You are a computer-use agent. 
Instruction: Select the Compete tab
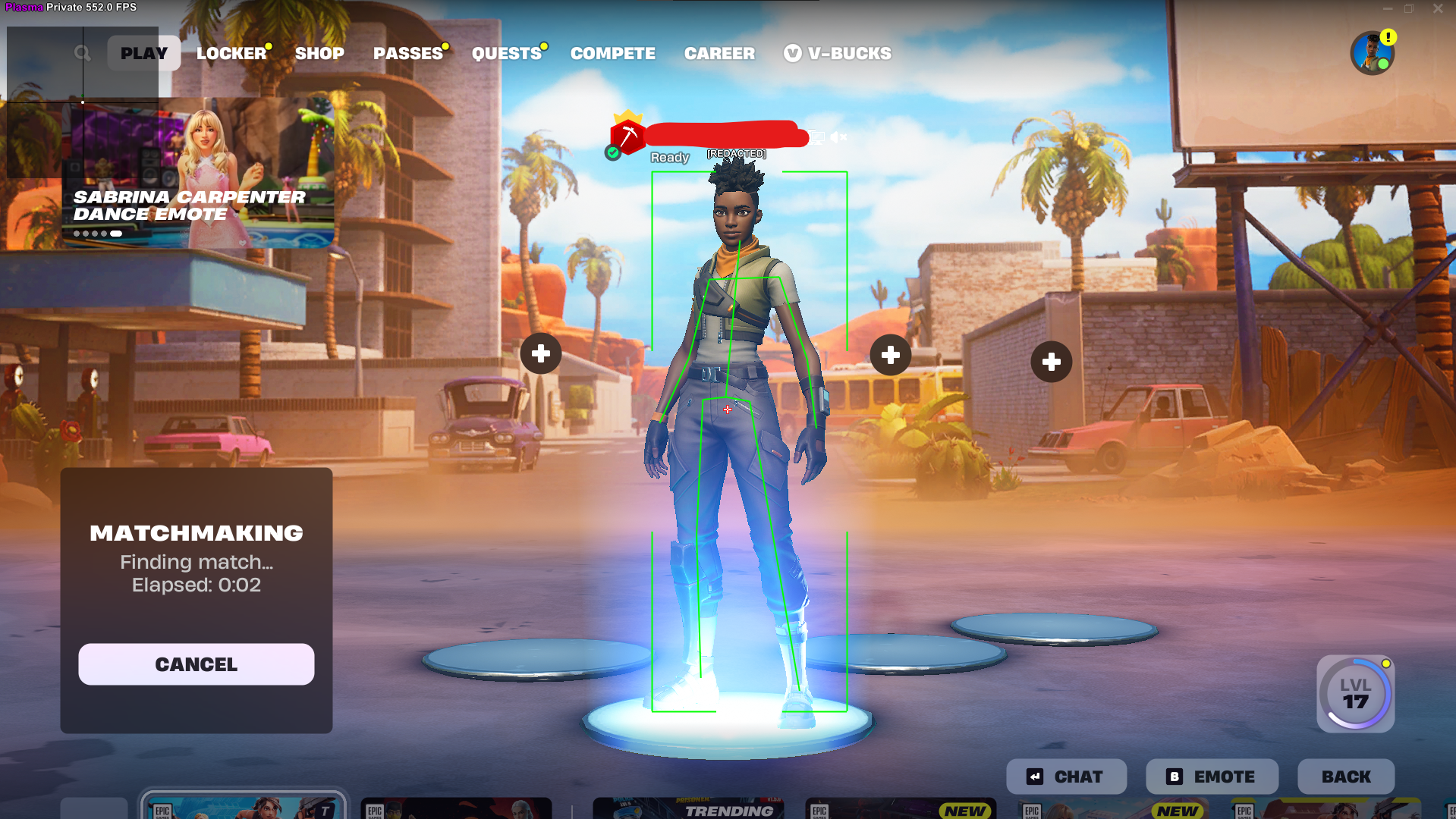pos(612,53)
